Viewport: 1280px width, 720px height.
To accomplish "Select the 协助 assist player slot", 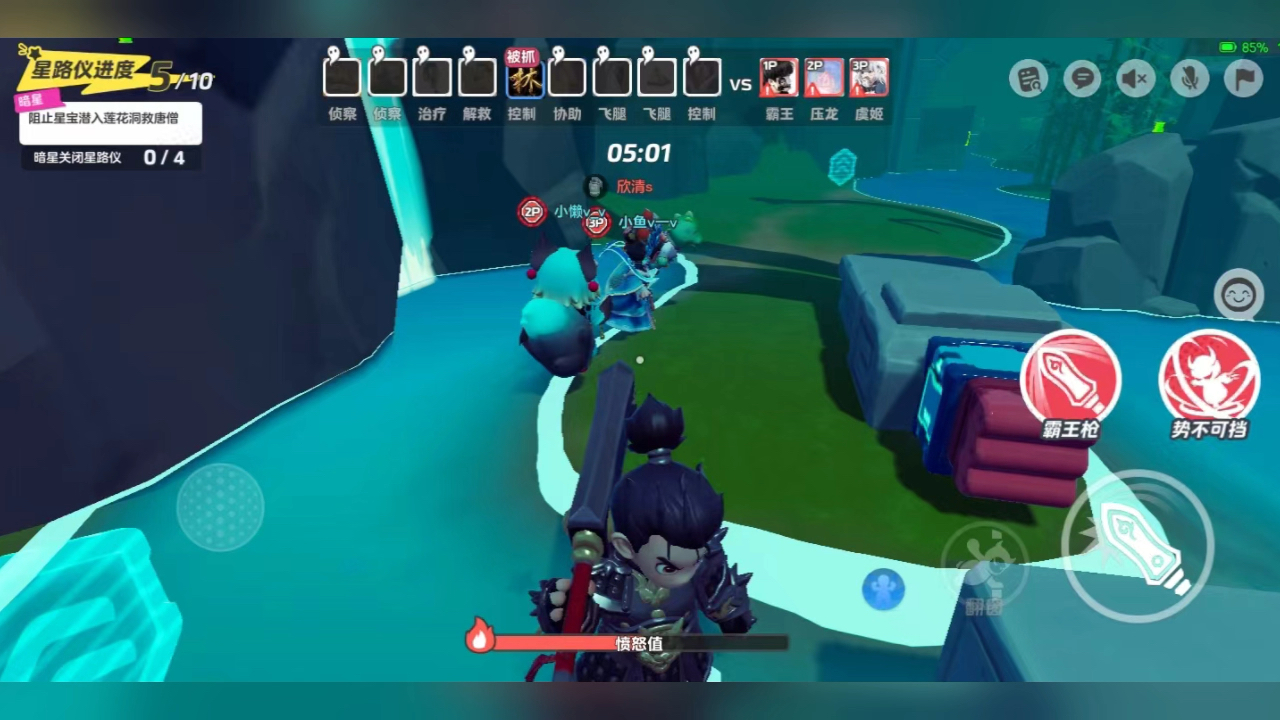I will click(567, 77).
